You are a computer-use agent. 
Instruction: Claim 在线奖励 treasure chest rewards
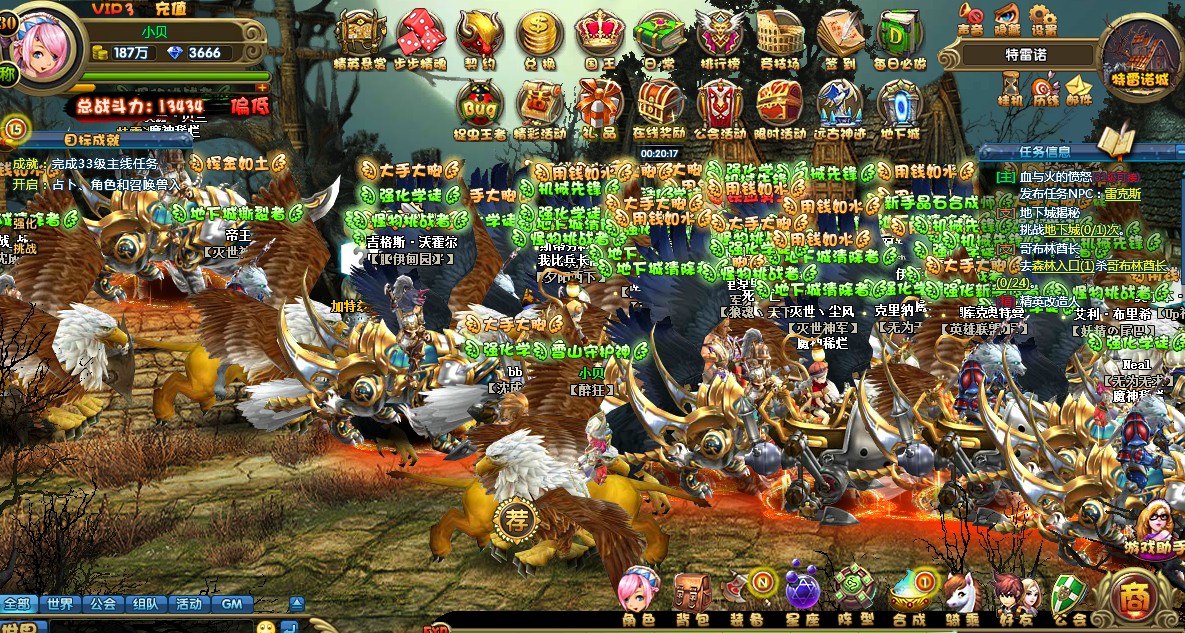tap(660, 104)
